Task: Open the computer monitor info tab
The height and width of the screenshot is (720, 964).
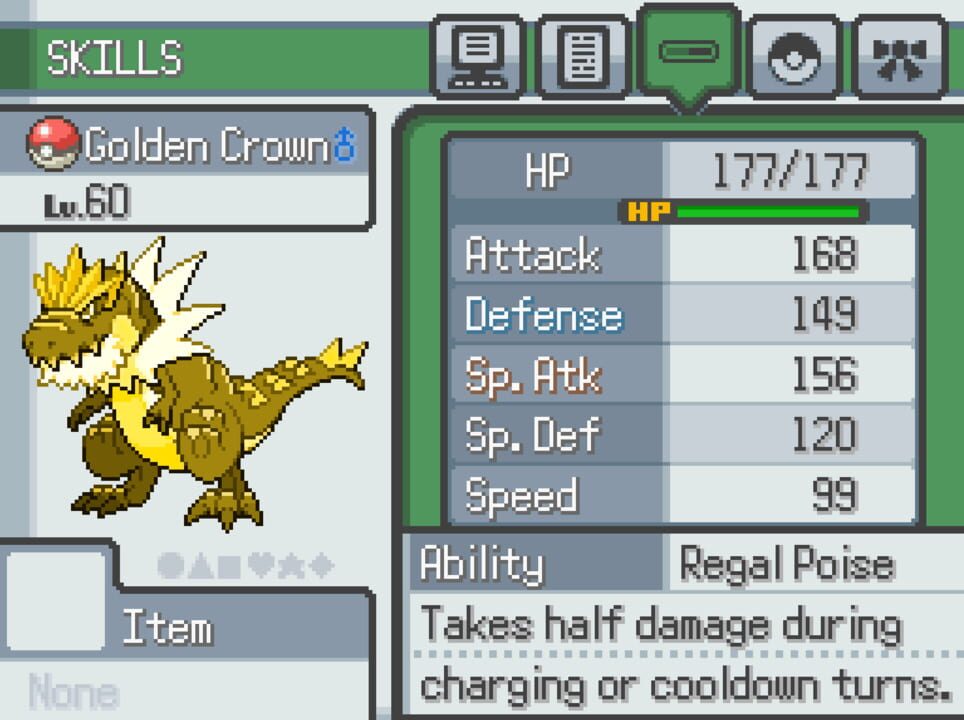Action: [477, 57]
